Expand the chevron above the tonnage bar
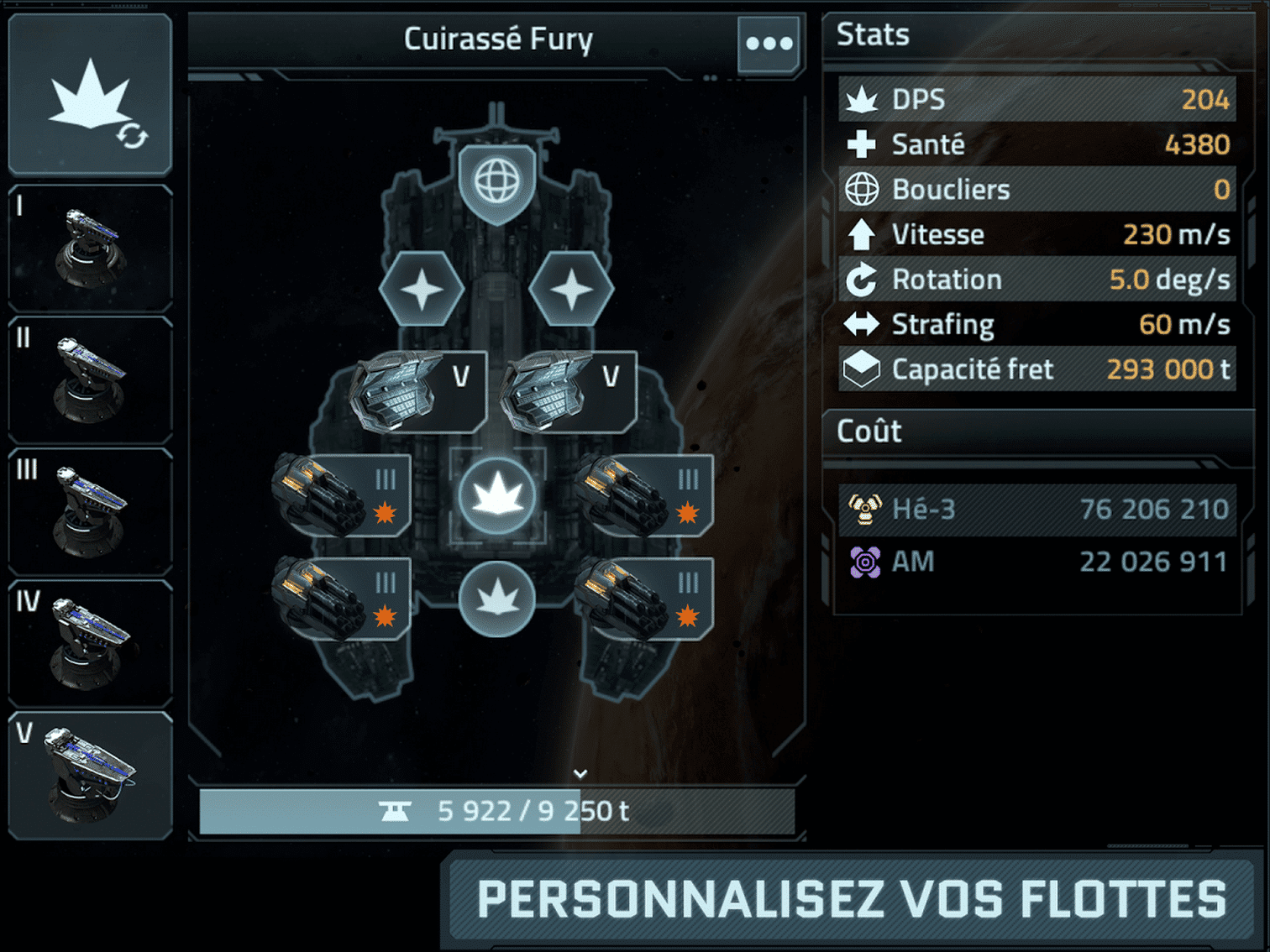 (x=580, y=773)
